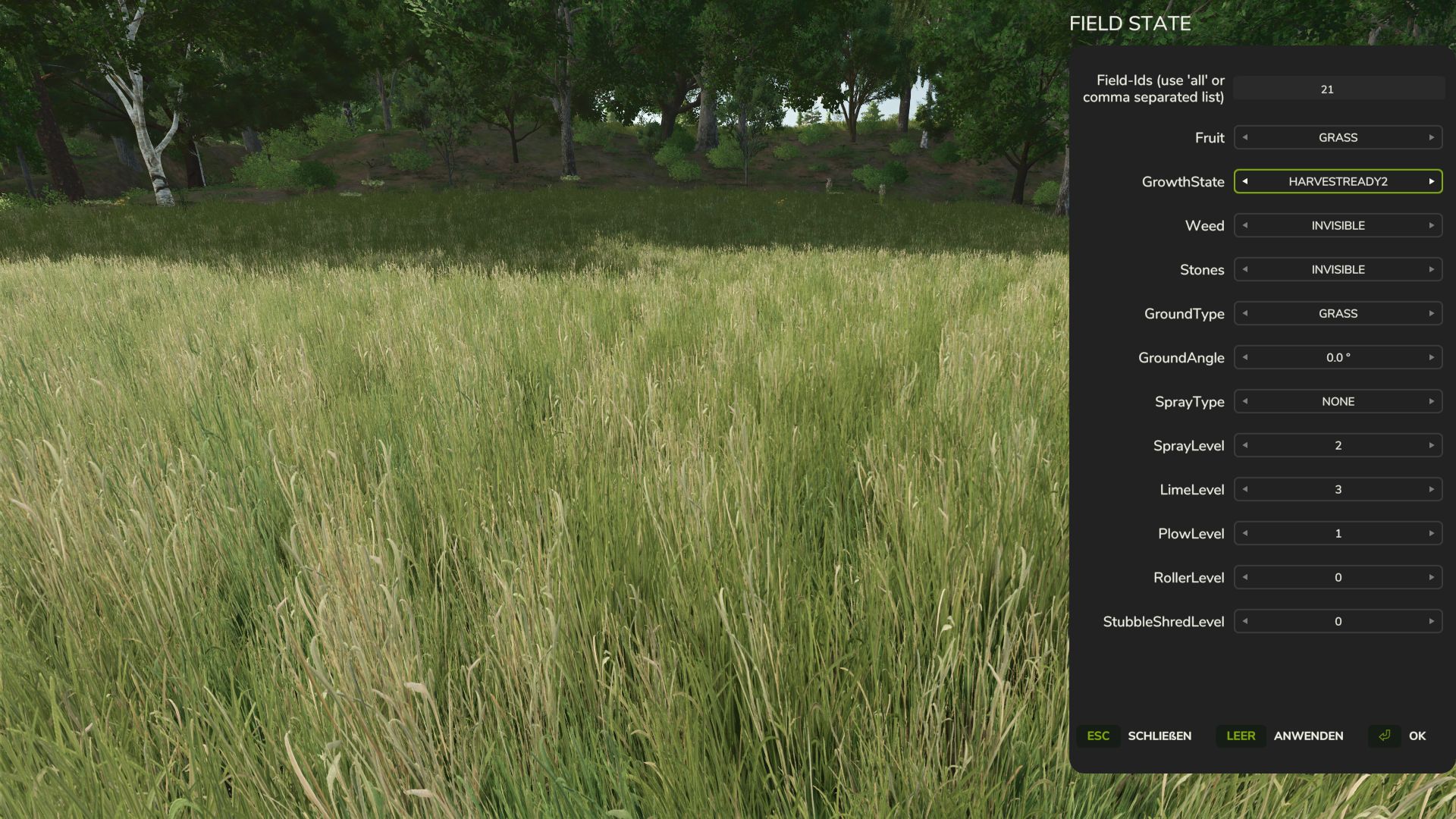Change SprayType with right arrow
Screen dimensions: 1456x819
click(1432, 401)
